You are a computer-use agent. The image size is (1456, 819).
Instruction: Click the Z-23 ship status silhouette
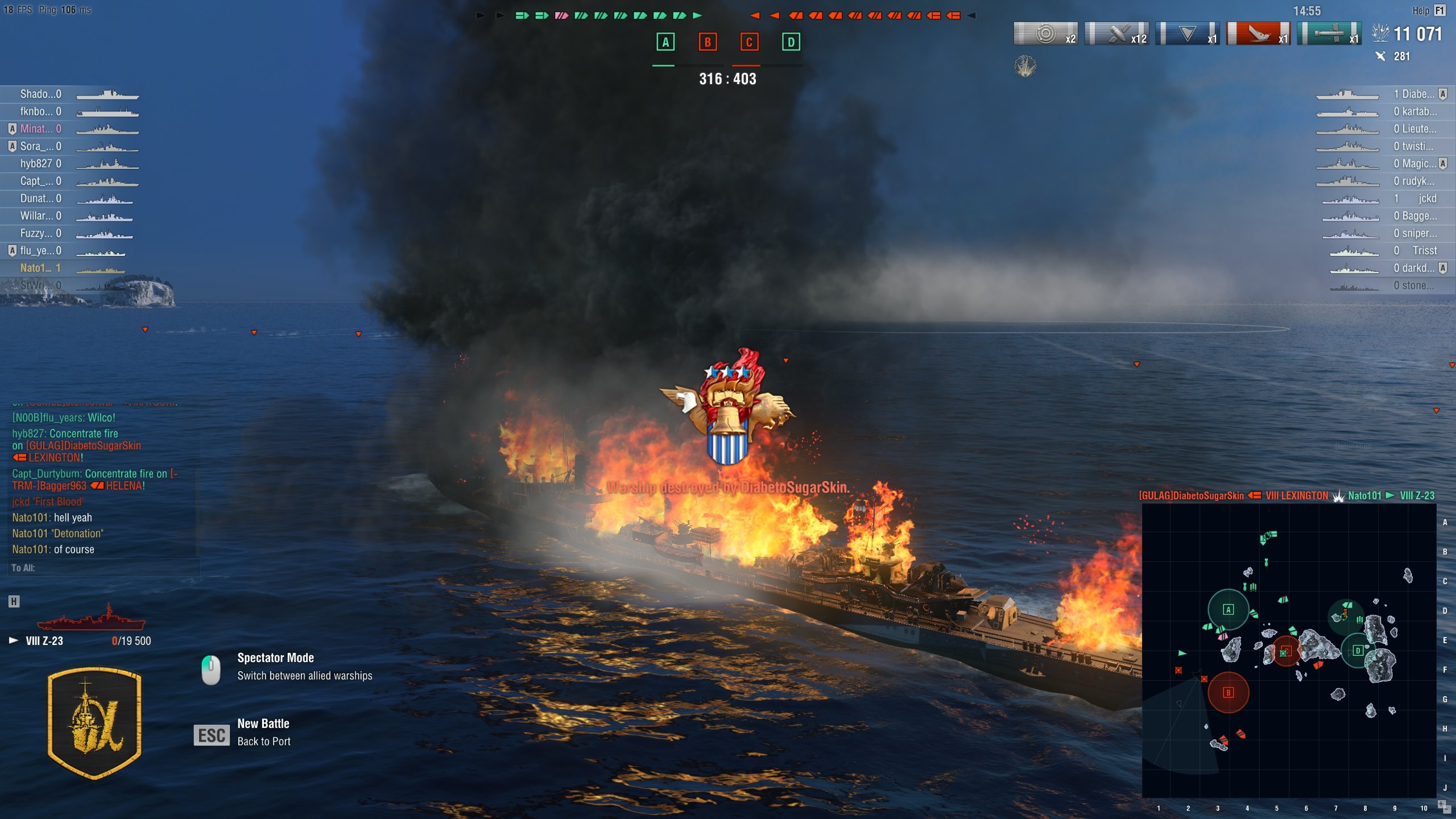click(x=91, y=618)
